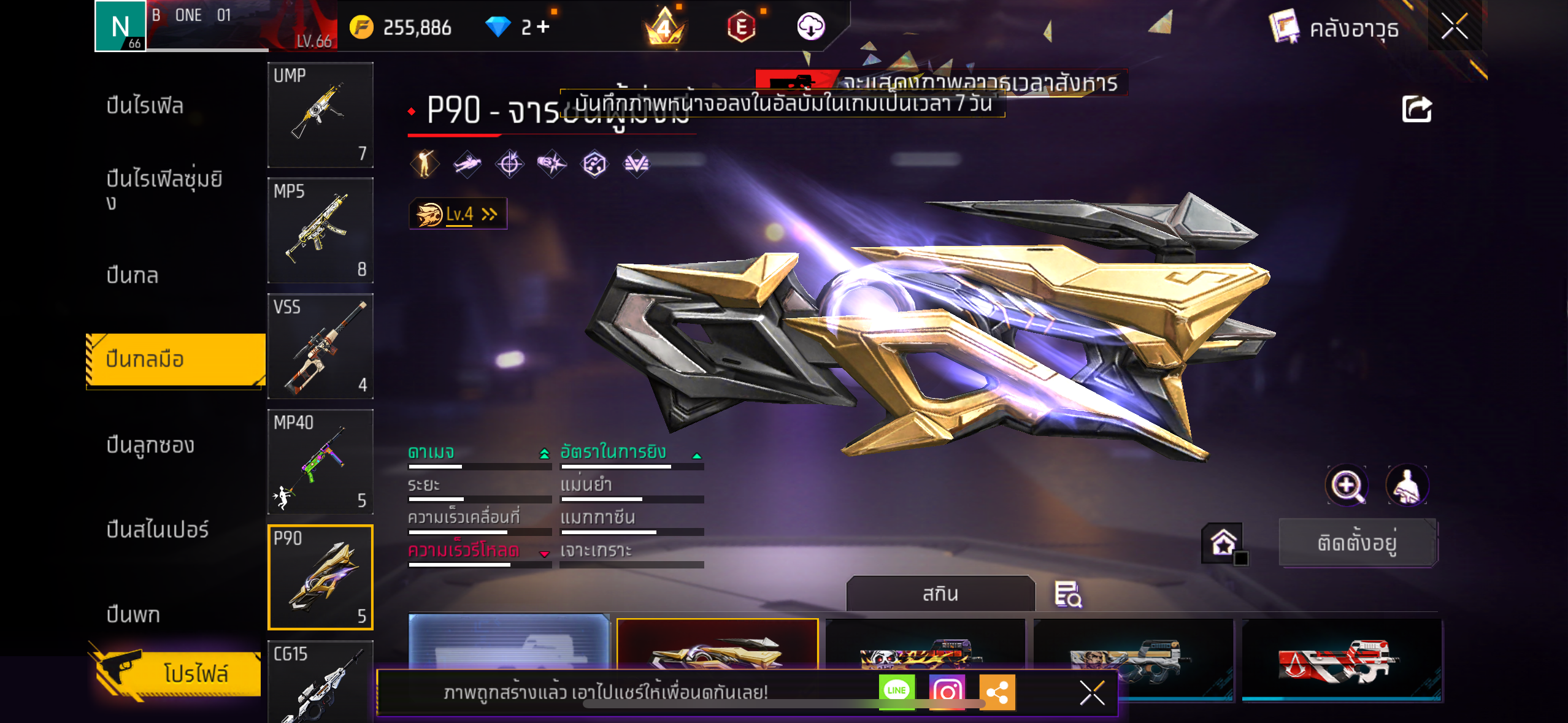This screenshot has width=1568, height=723.
Task: Open the Lv.4 skin upgrade button
Action: pos(458,214)
